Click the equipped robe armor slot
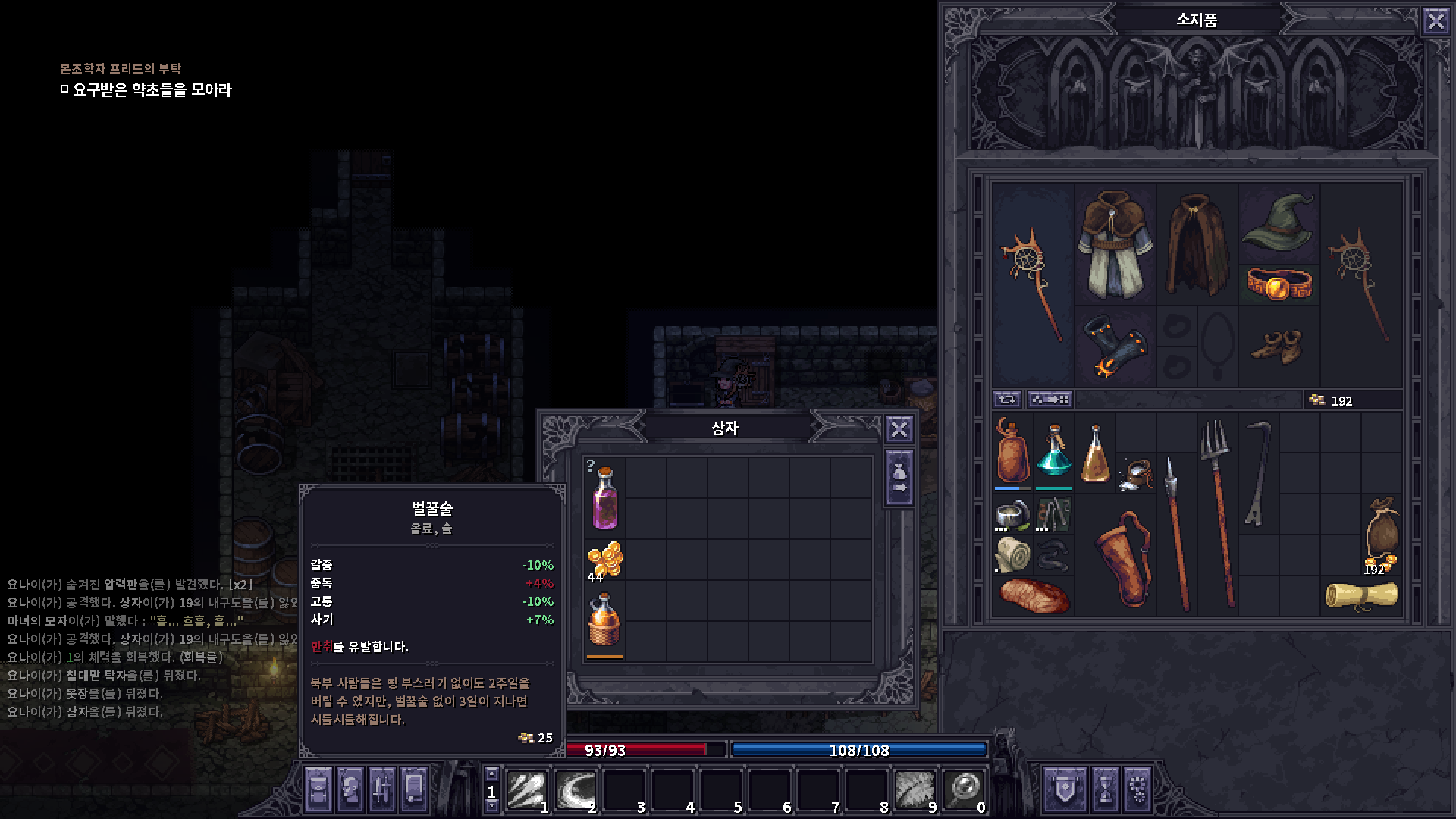The image size is (1456, 819). point(1115,243)
